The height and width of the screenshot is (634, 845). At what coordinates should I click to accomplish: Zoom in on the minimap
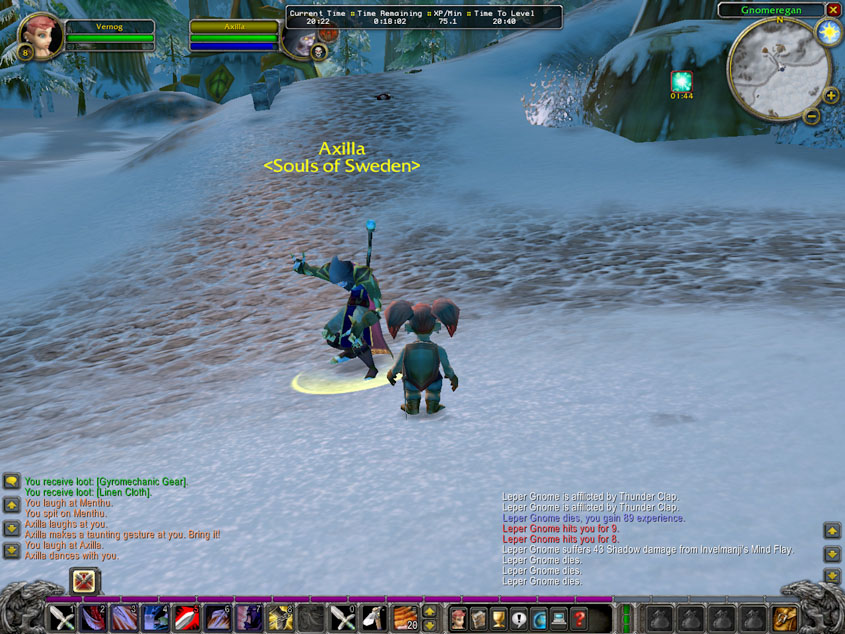pos(831,96)
